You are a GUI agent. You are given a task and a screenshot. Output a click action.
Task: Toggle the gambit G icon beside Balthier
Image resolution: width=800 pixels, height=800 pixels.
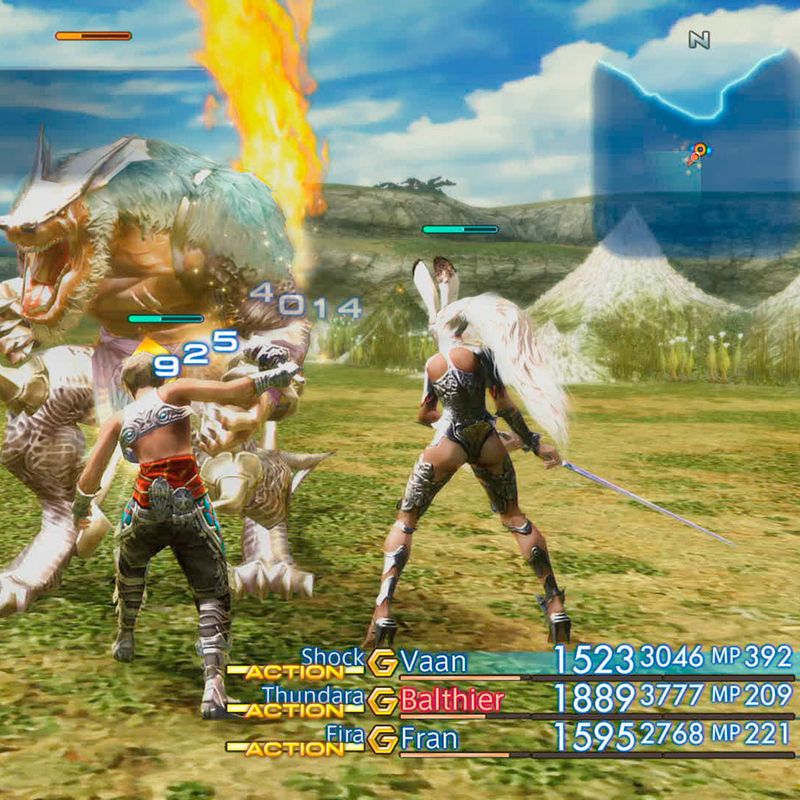coord(382,701)
